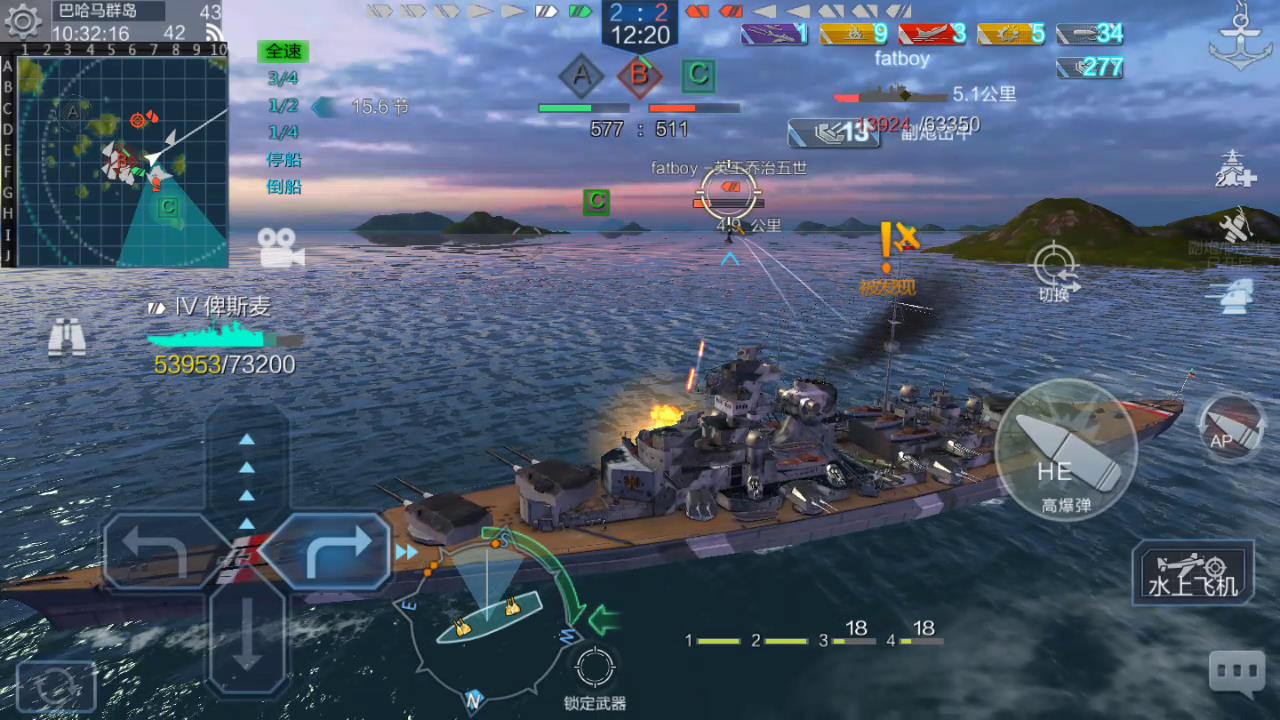This screenshot has width=1280, height=720.
Task: Fire the HE 高爆弹 main guns
Action: [x=1066, y=450]
